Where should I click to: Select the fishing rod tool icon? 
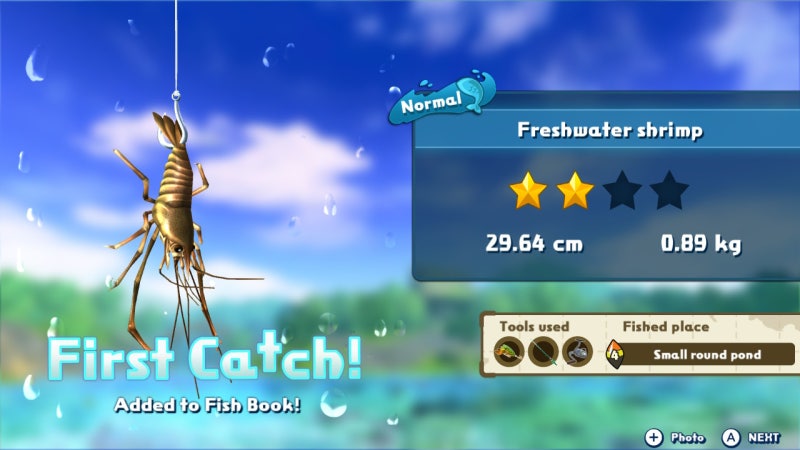(543, 353)
